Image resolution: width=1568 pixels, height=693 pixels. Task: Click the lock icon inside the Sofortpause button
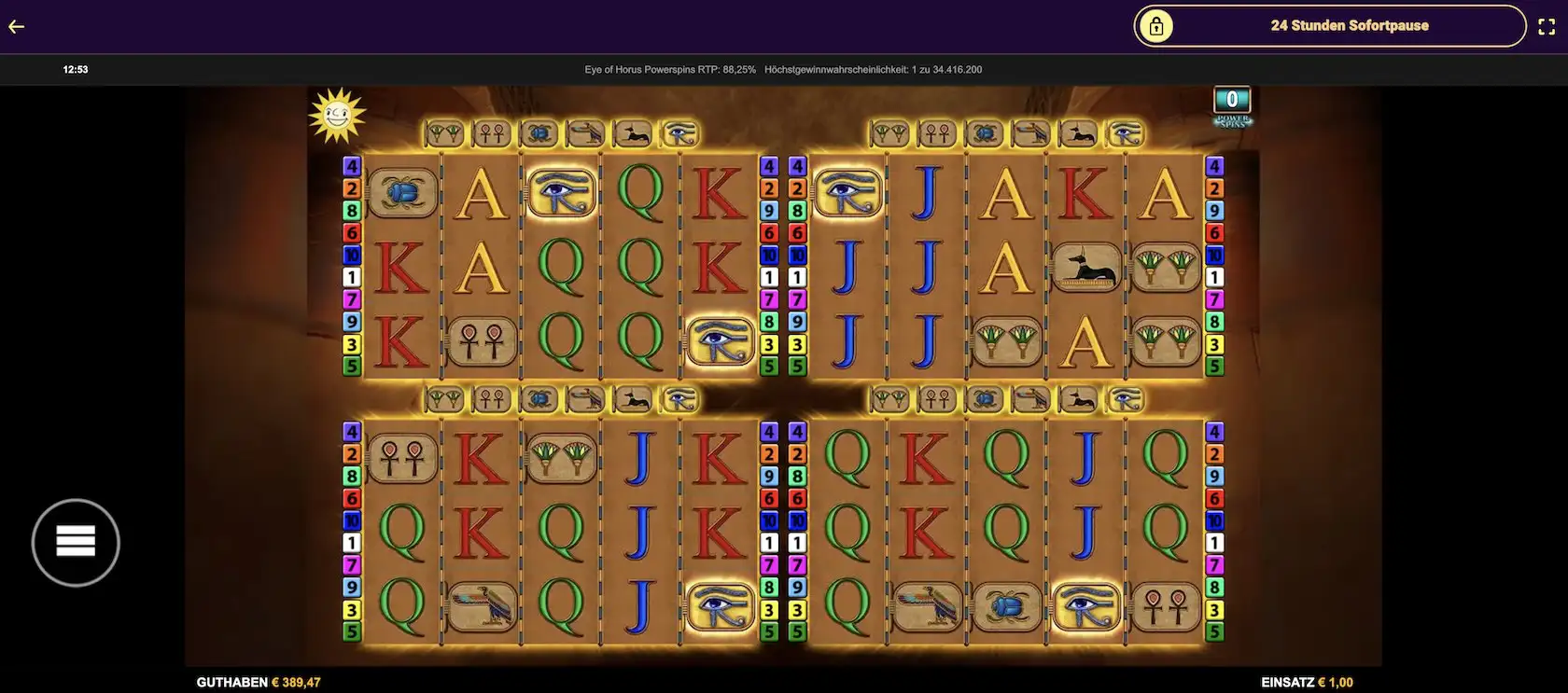[1158, 25]
